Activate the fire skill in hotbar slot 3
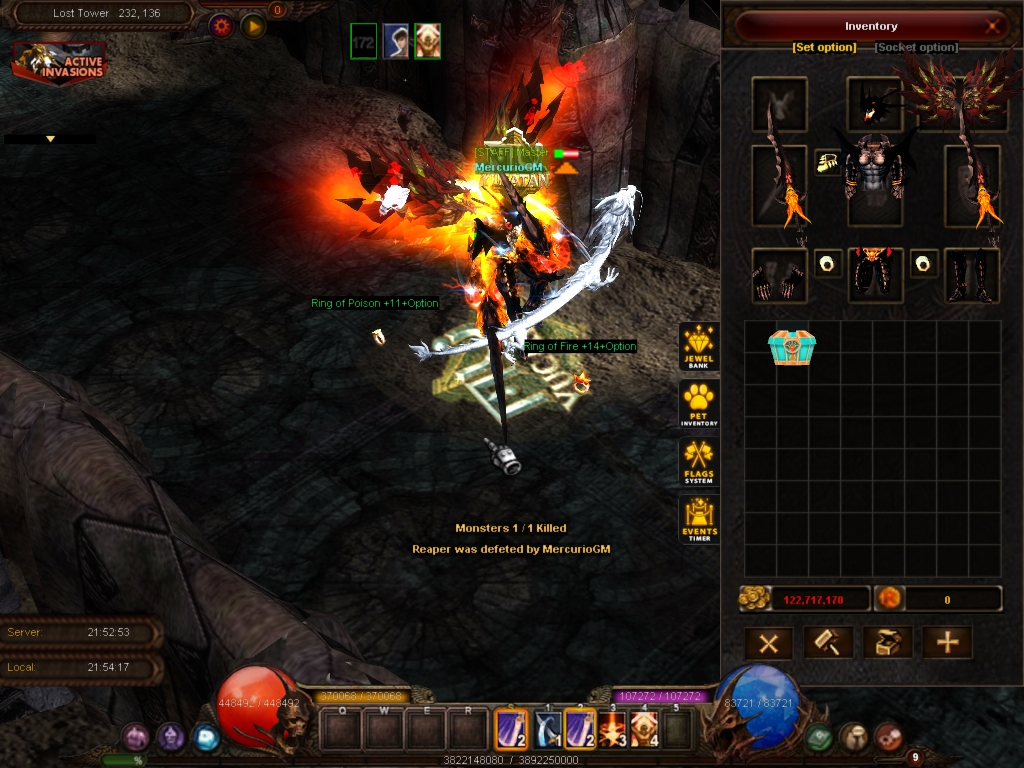This screenshot has height=768, width=1024. [613, 729]
